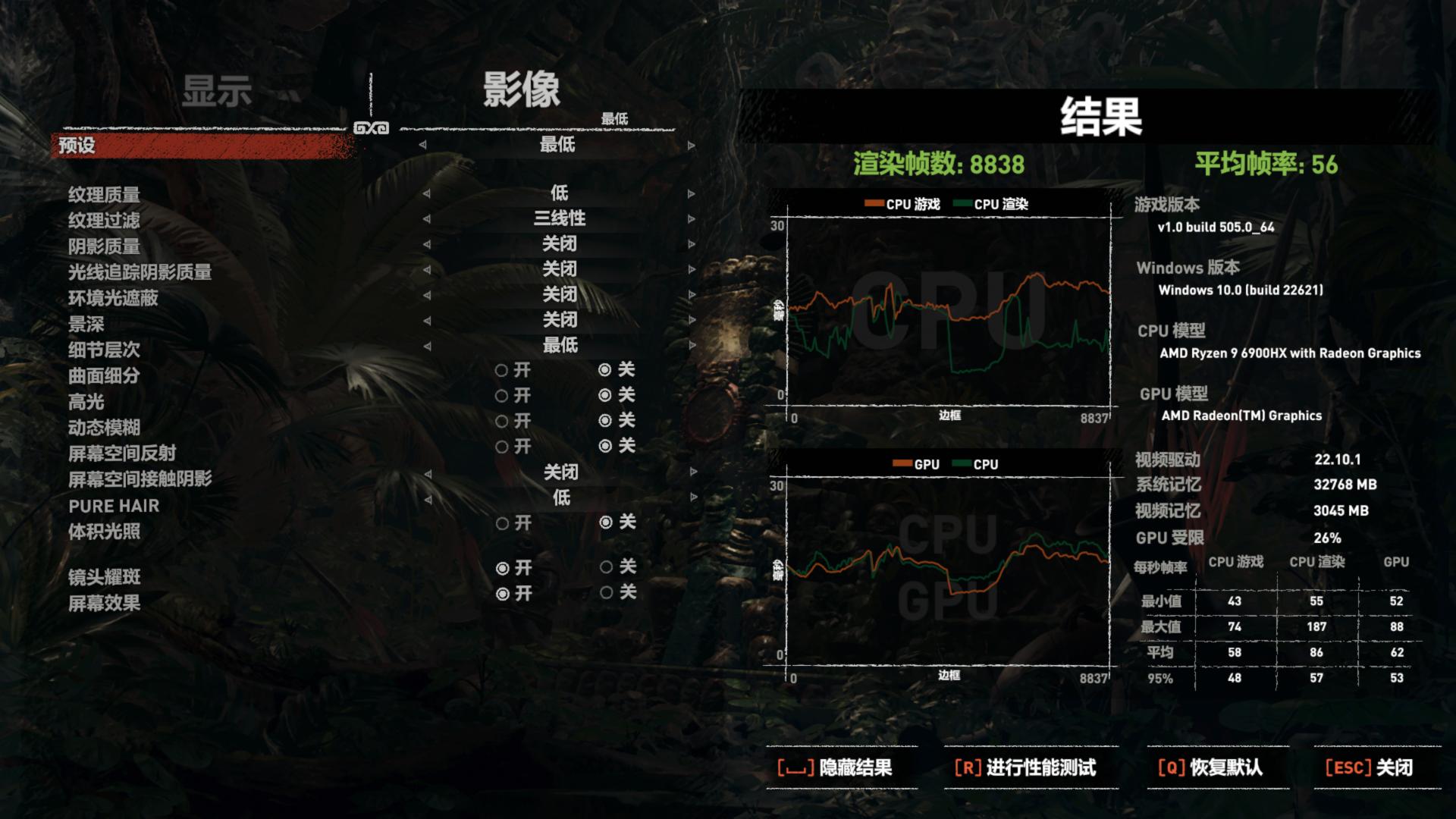Disable 镜头耀斑 by selecting 关
This screenshot has width=1456, height=819.
pos(605,567)
